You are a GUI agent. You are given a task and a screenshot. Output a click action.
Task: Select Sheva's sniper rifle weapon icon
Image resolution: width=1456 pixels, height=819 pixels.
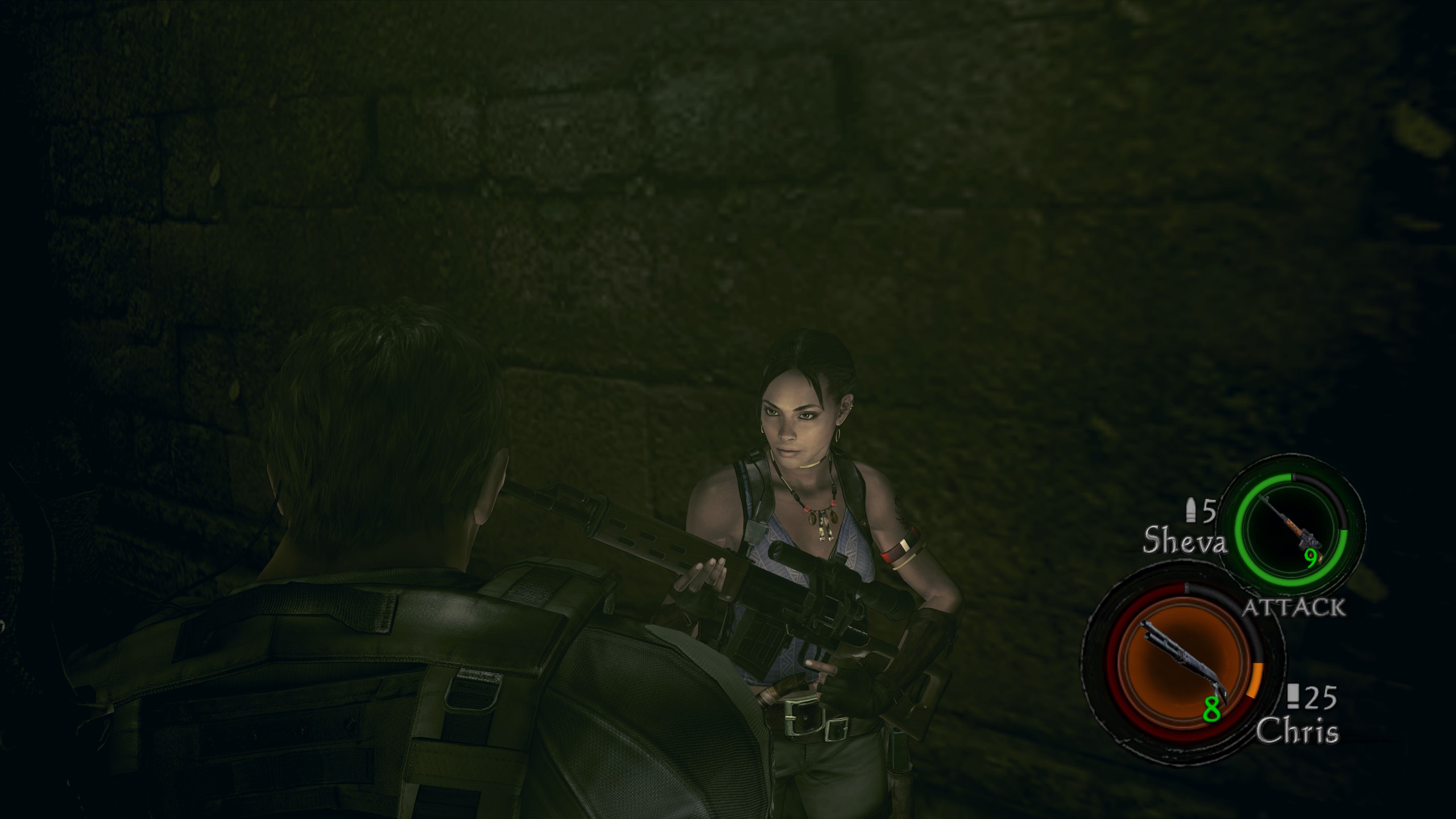[1290, 531]
